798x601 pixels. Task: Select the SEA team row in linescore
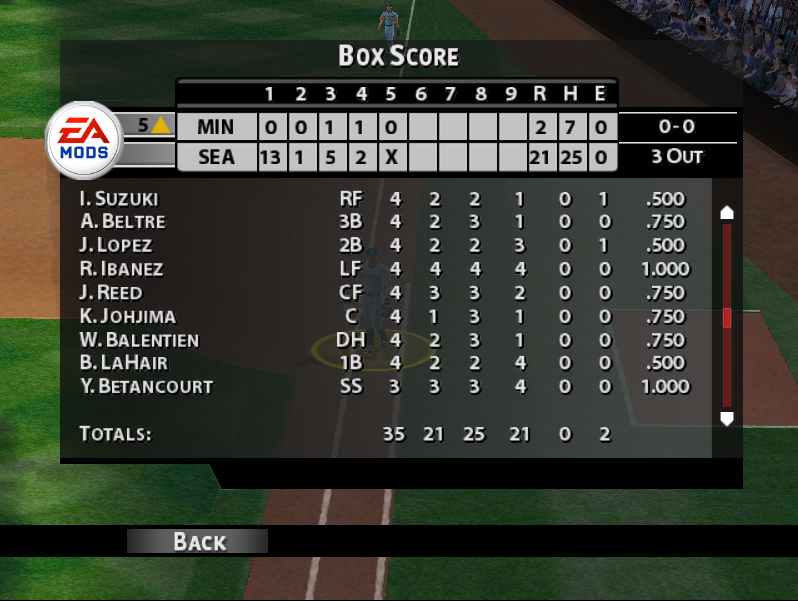215,157
